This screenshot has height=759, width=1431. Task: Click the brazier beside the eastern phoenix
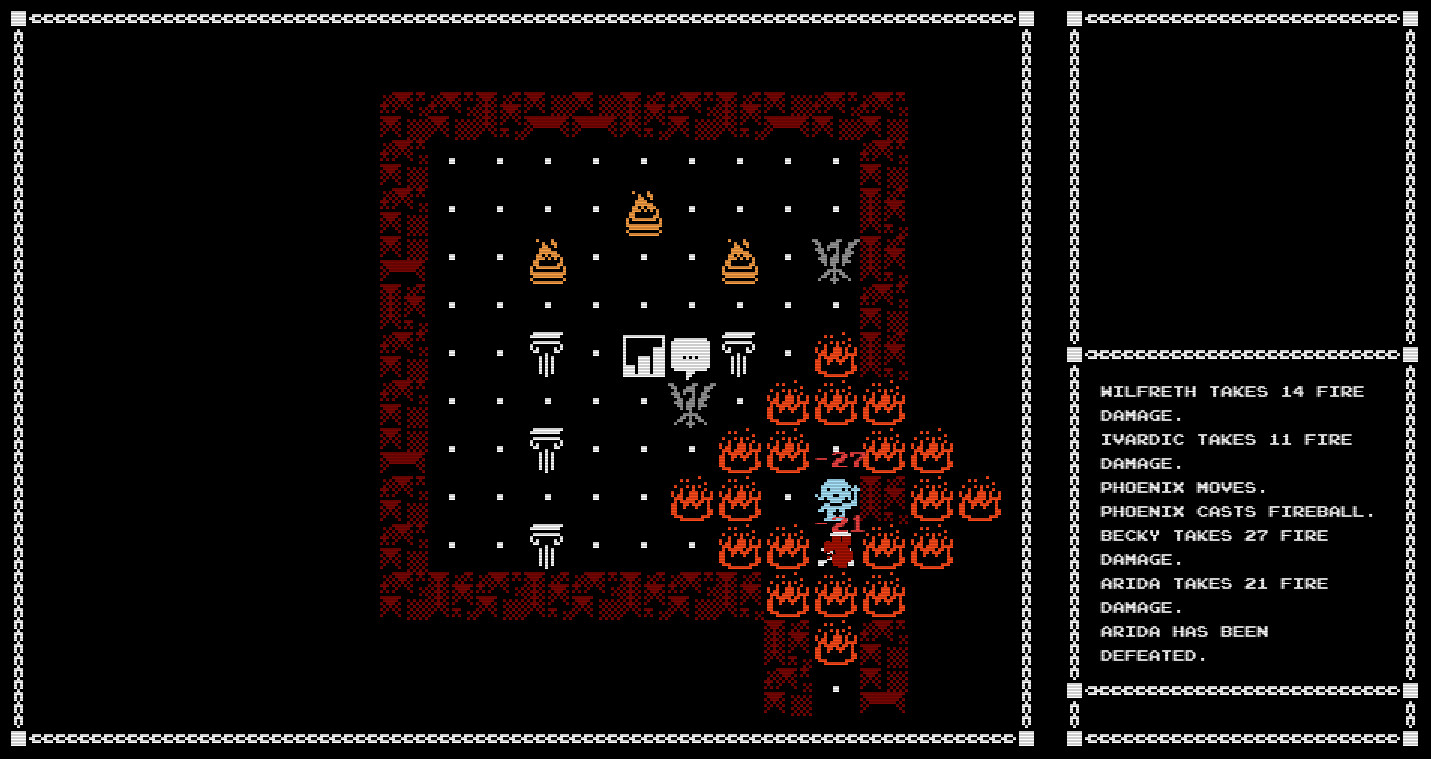point(740,262)
